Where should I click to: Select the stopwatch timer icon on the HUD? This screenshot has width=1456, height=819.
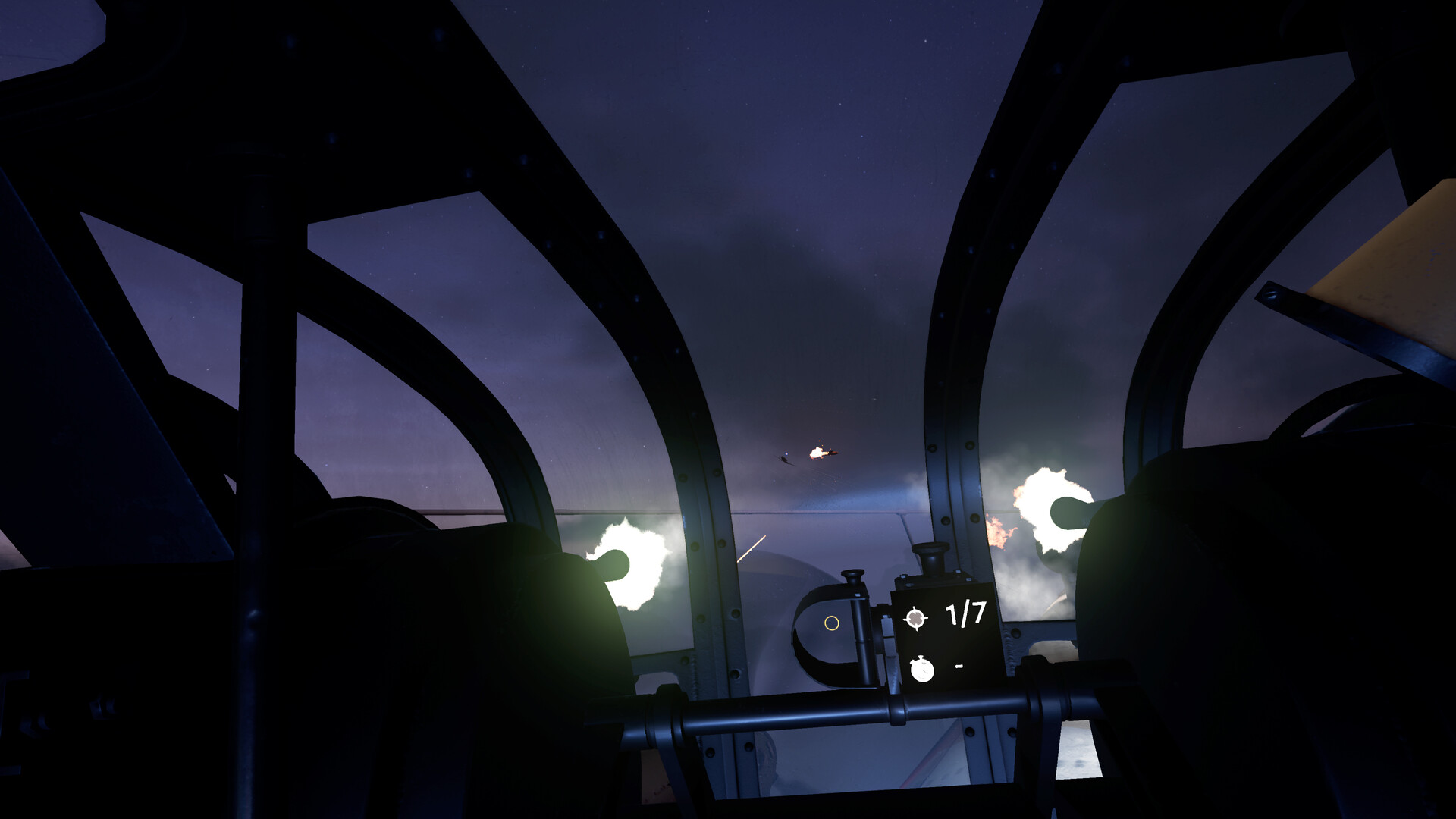click(x=921, y=670)
